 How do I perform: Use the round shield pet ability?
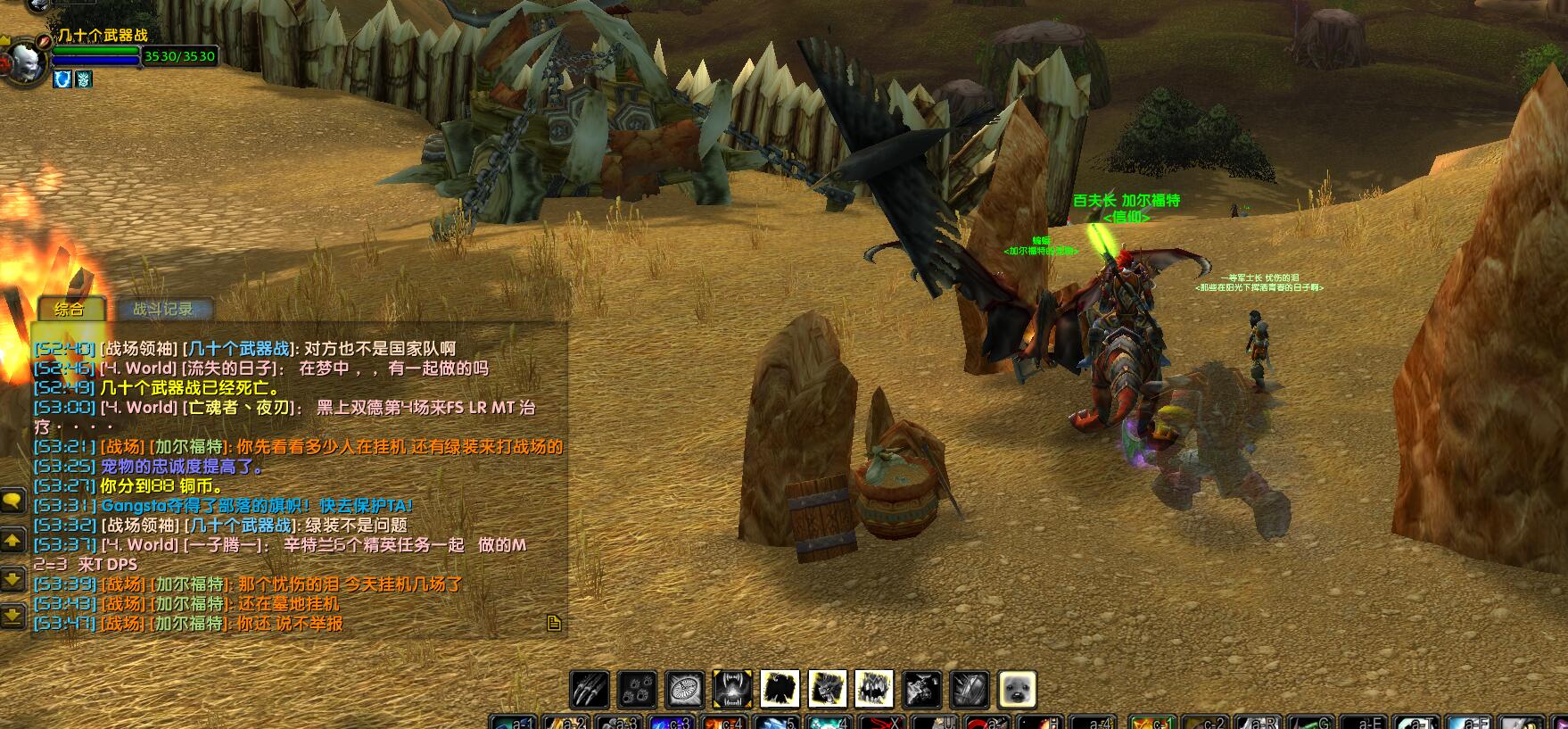(684, 690)
